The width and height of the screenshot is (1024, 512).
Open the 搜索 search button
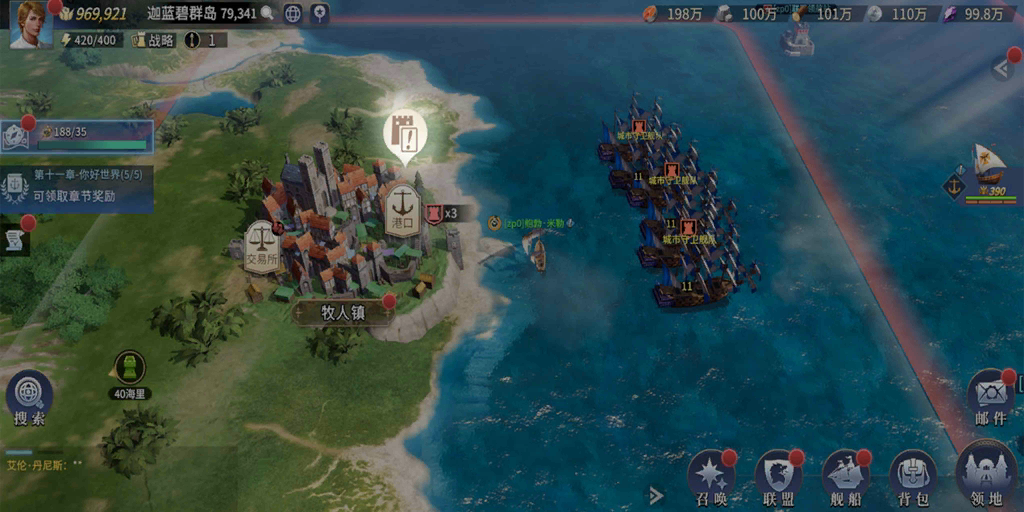click(29, 398)
